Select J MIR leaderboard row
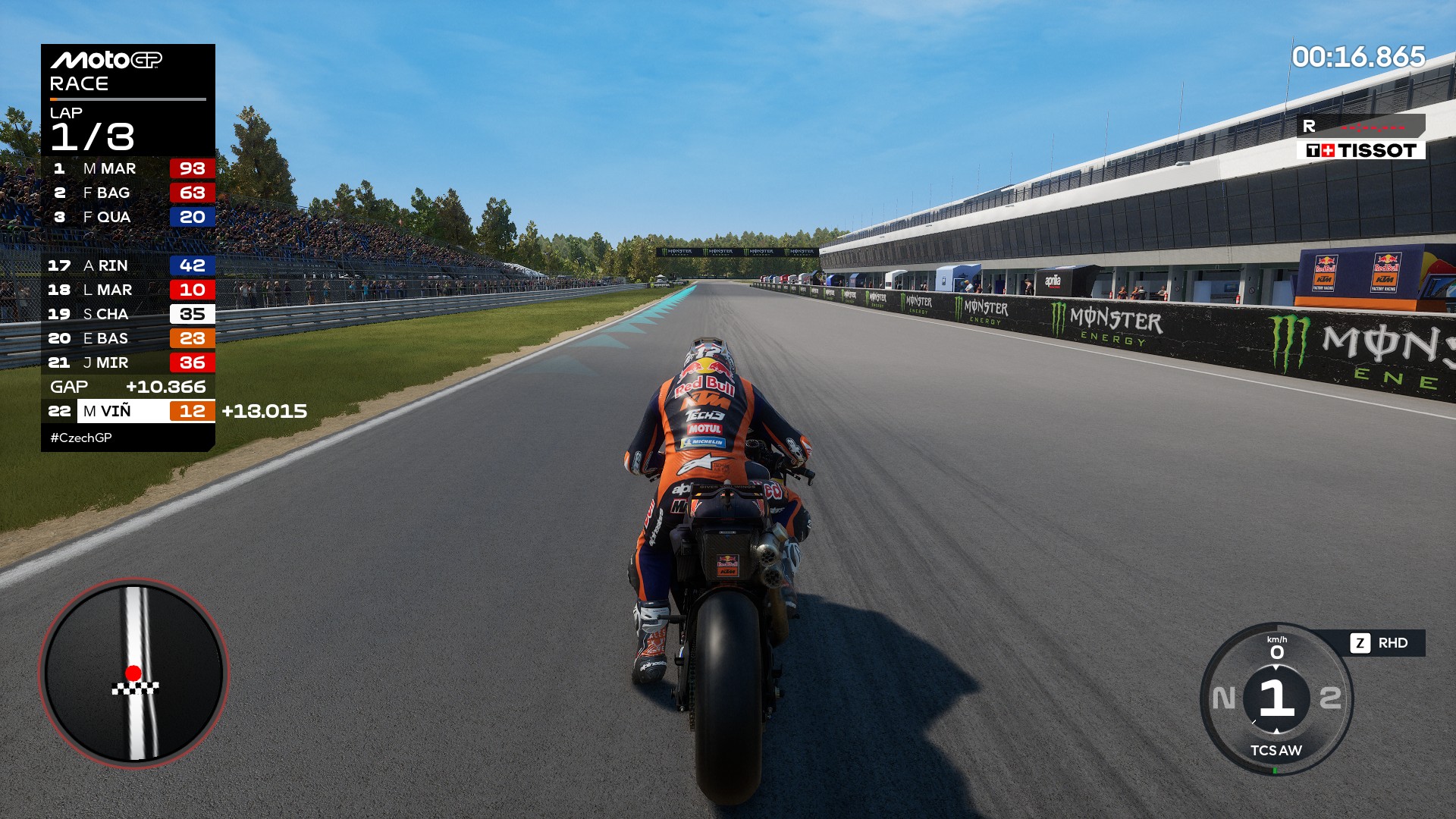The image size is (1456, 819). pos(127,362)
